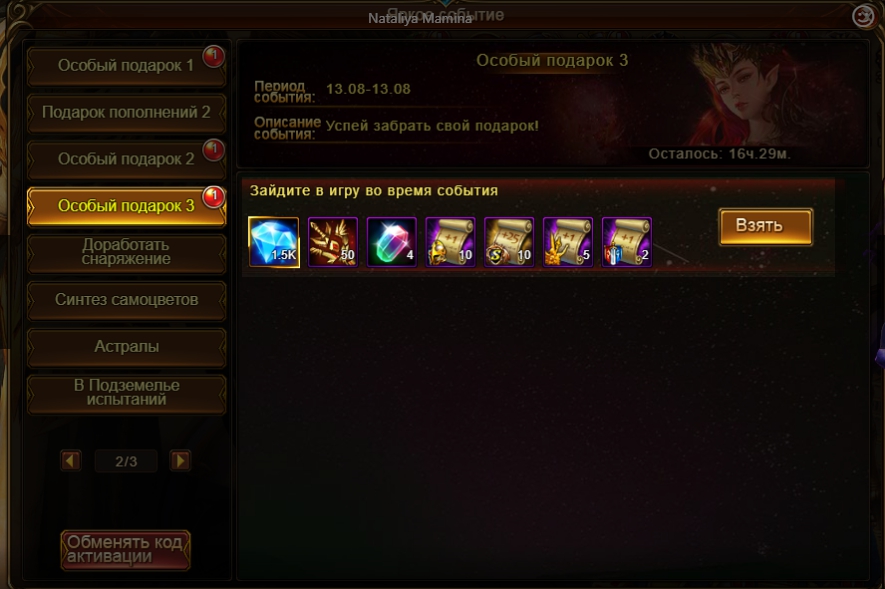Go to the previous event list page
Image resolution: width=885 pixels, height=589 pixels.
pos(71,461)
